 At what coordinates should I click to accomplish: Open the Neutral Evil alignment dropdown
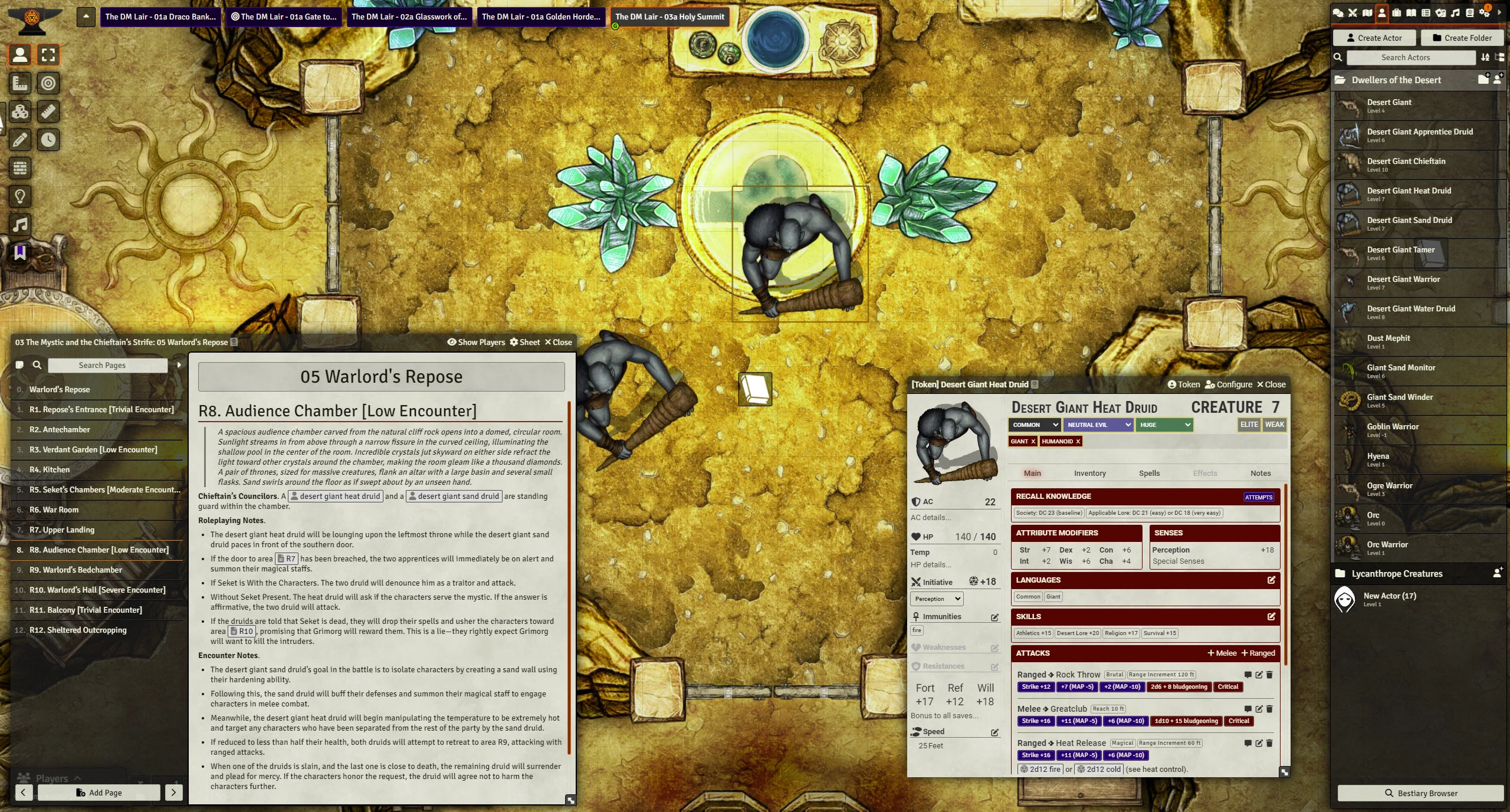point(1098,425)
